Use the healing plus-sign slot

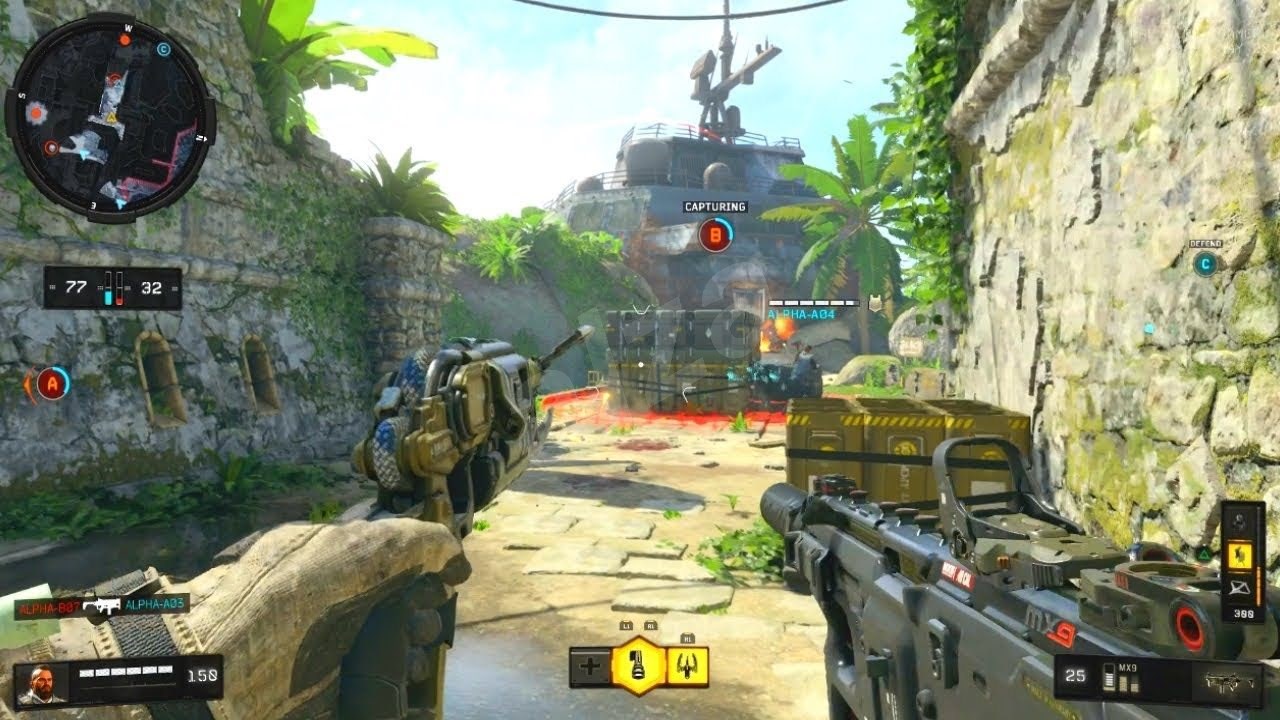(x=590, y=667)
